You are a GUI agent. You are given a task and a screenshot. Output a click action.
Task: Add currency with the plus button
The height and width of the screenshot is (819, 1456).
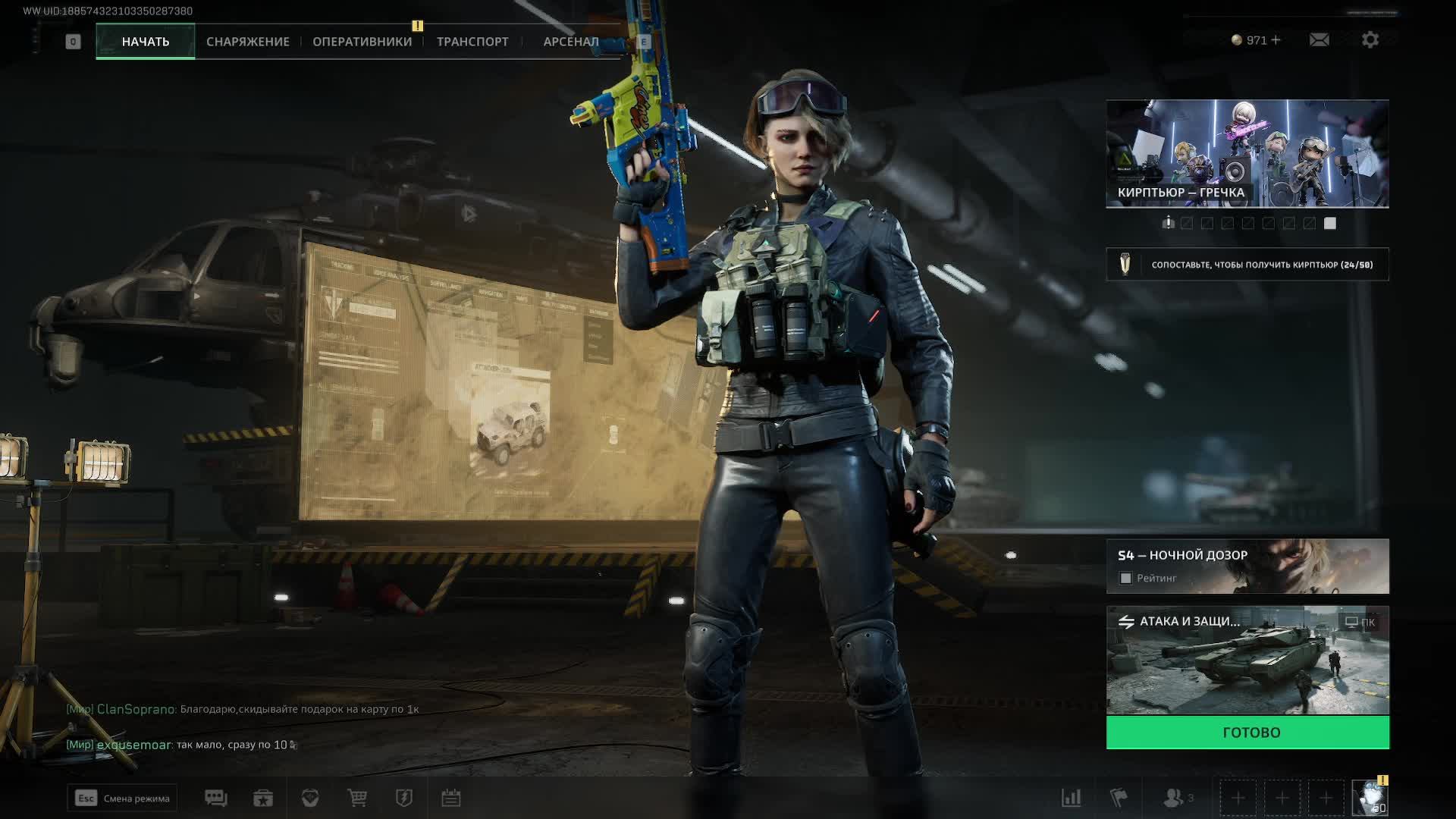1276,40
